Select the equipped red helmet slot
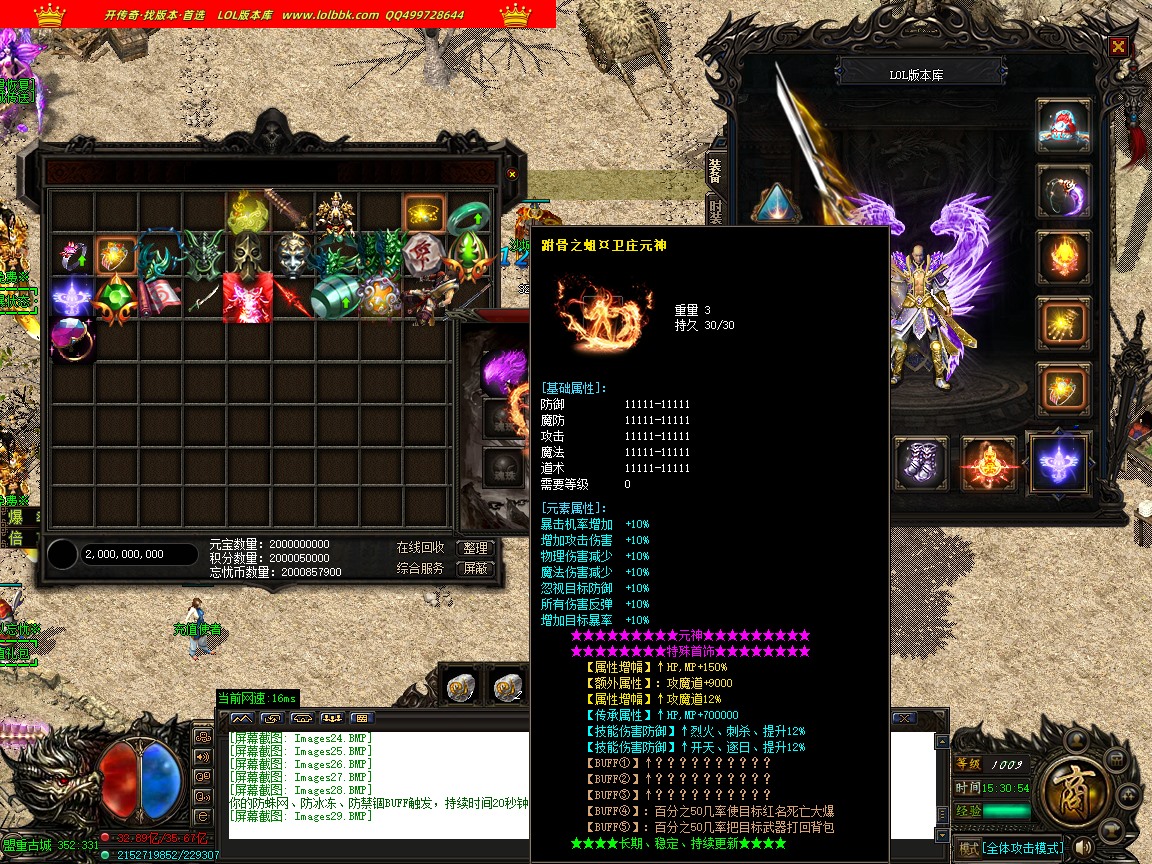 point(1063,125)
